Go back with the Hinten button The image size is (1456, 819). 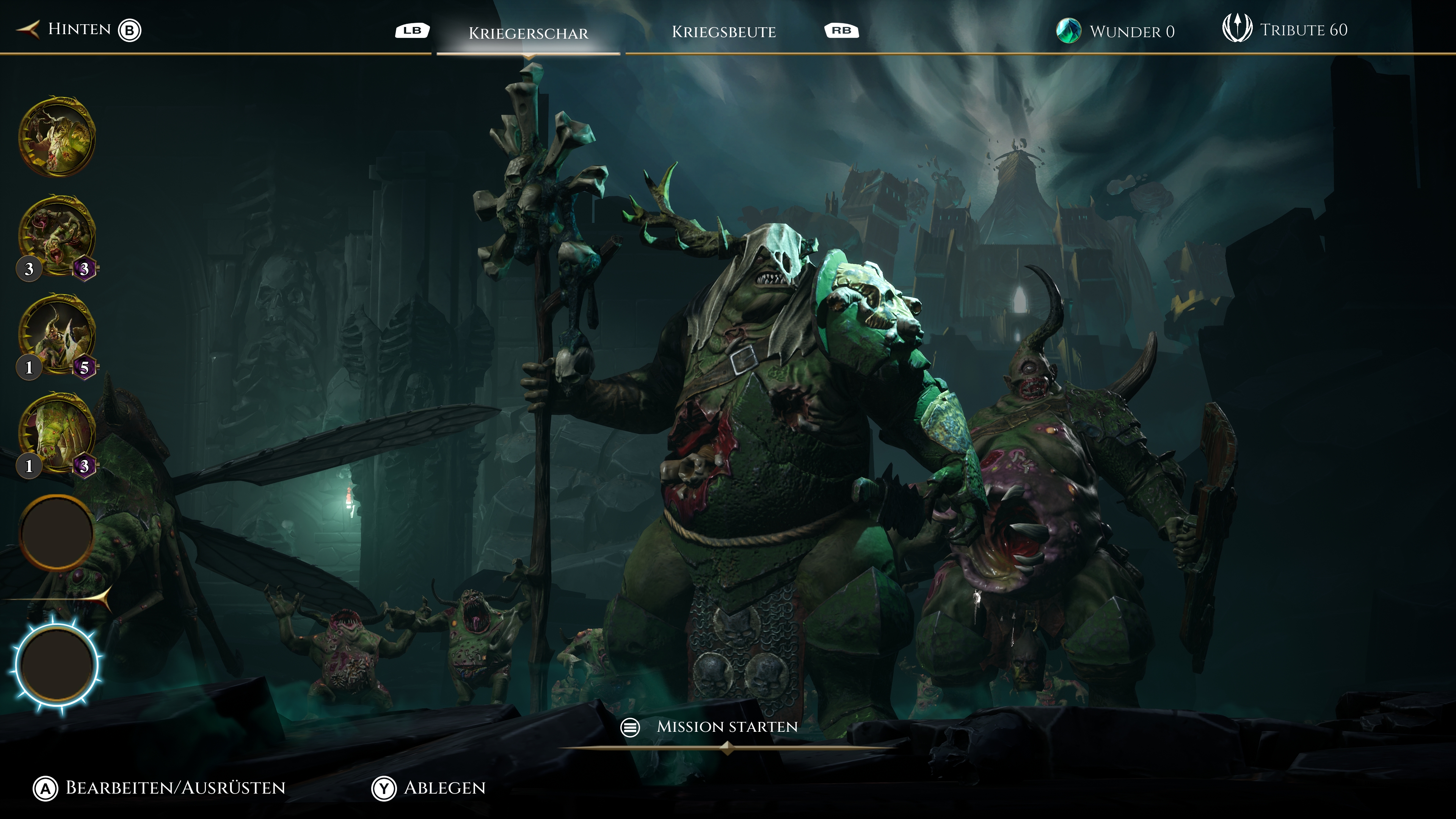(79, 30)
